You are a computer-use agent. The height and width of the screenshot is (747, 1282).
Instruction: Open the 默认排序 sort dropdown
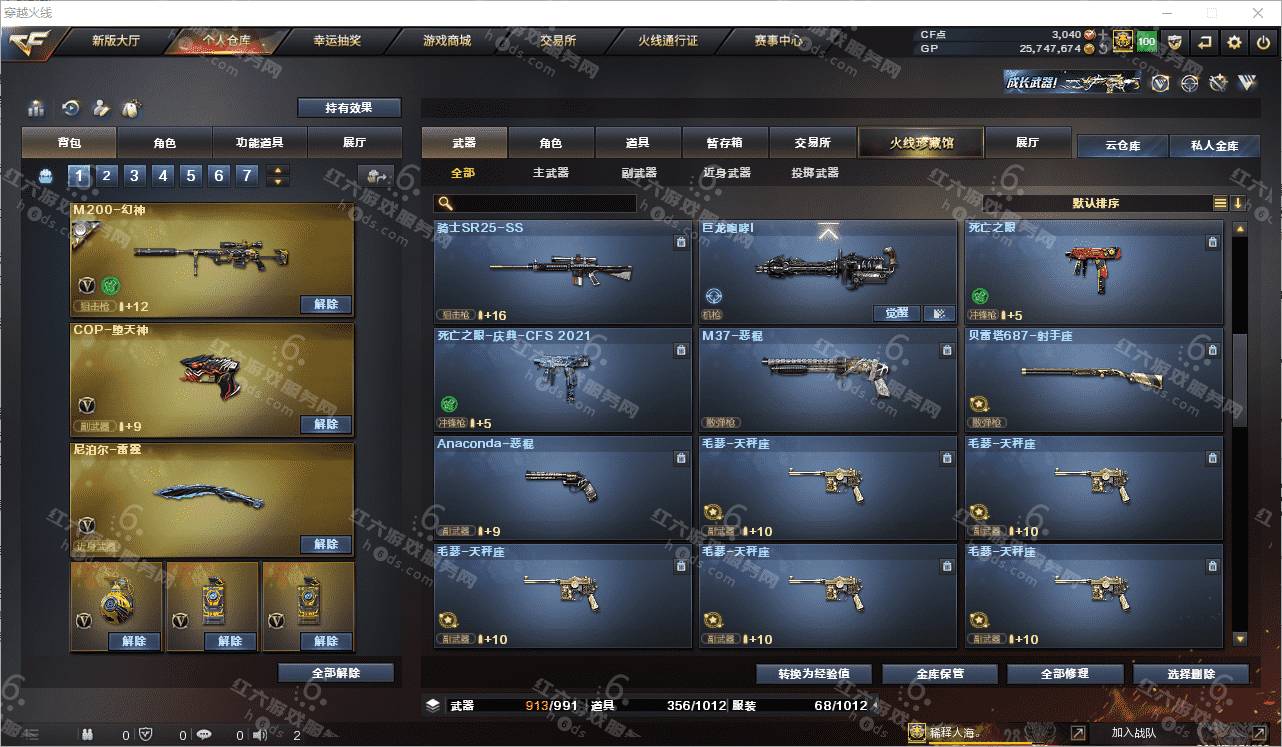click(x=1095, y=203)
